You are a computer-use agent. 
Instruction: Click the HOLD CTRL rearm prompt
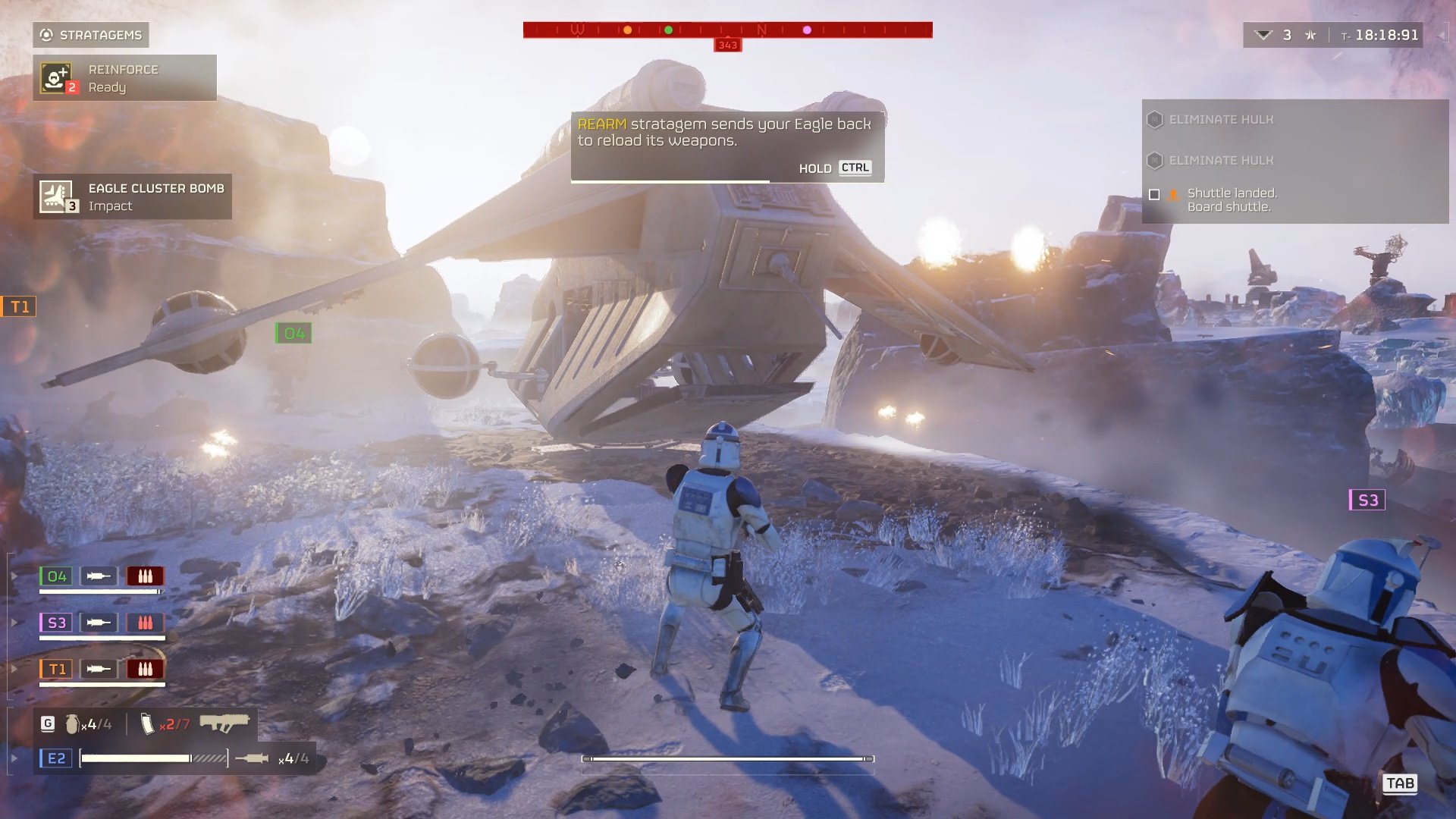(x=834, y=168)
